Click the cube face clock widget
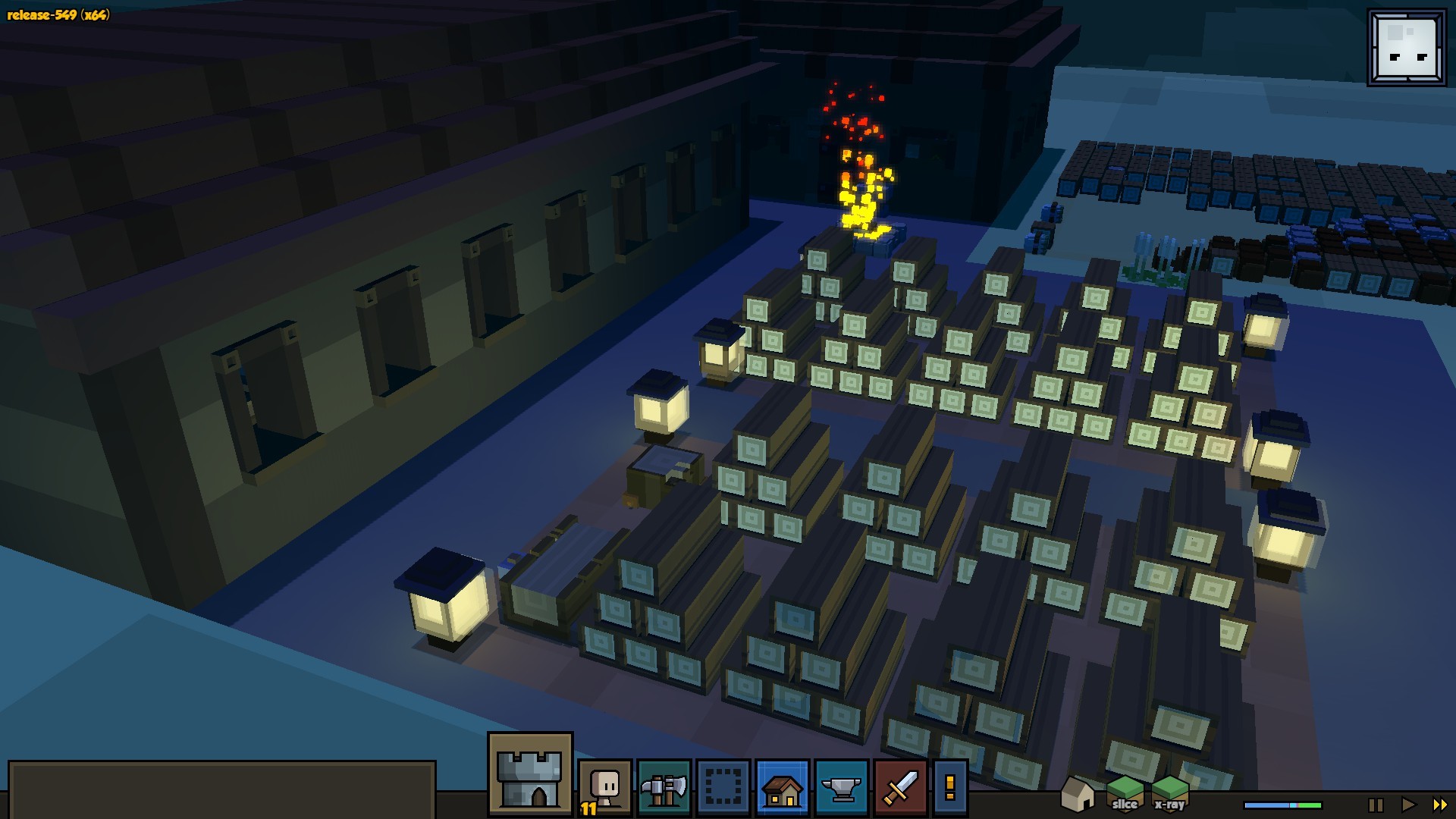Viewport: 1456px width, 819px height. pos(1407,48)
